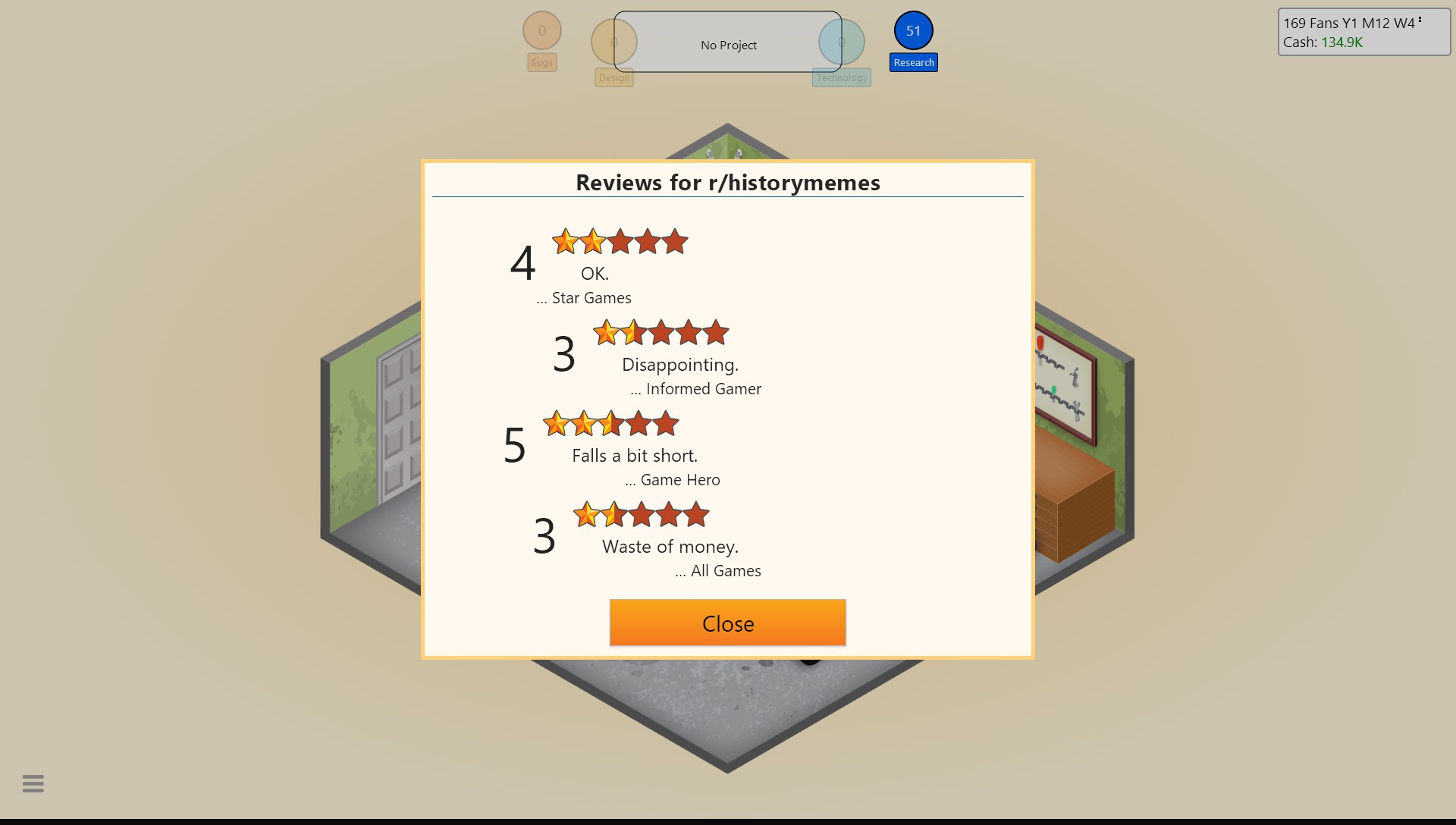Screen dimensions: 1456x825
Task: Click the last star of All Games review
Action: 698,514
